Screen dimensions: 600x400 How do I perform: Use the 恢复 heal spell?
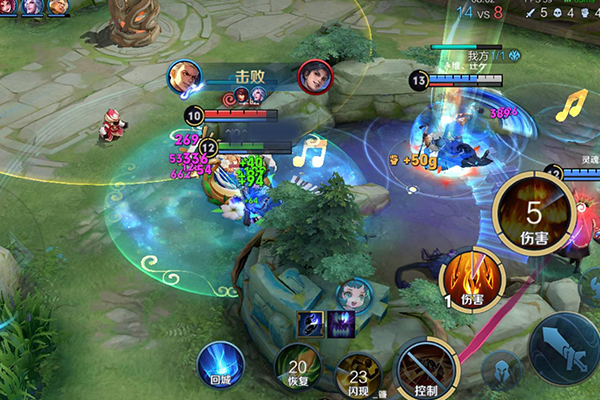click(x=296, y=369)
